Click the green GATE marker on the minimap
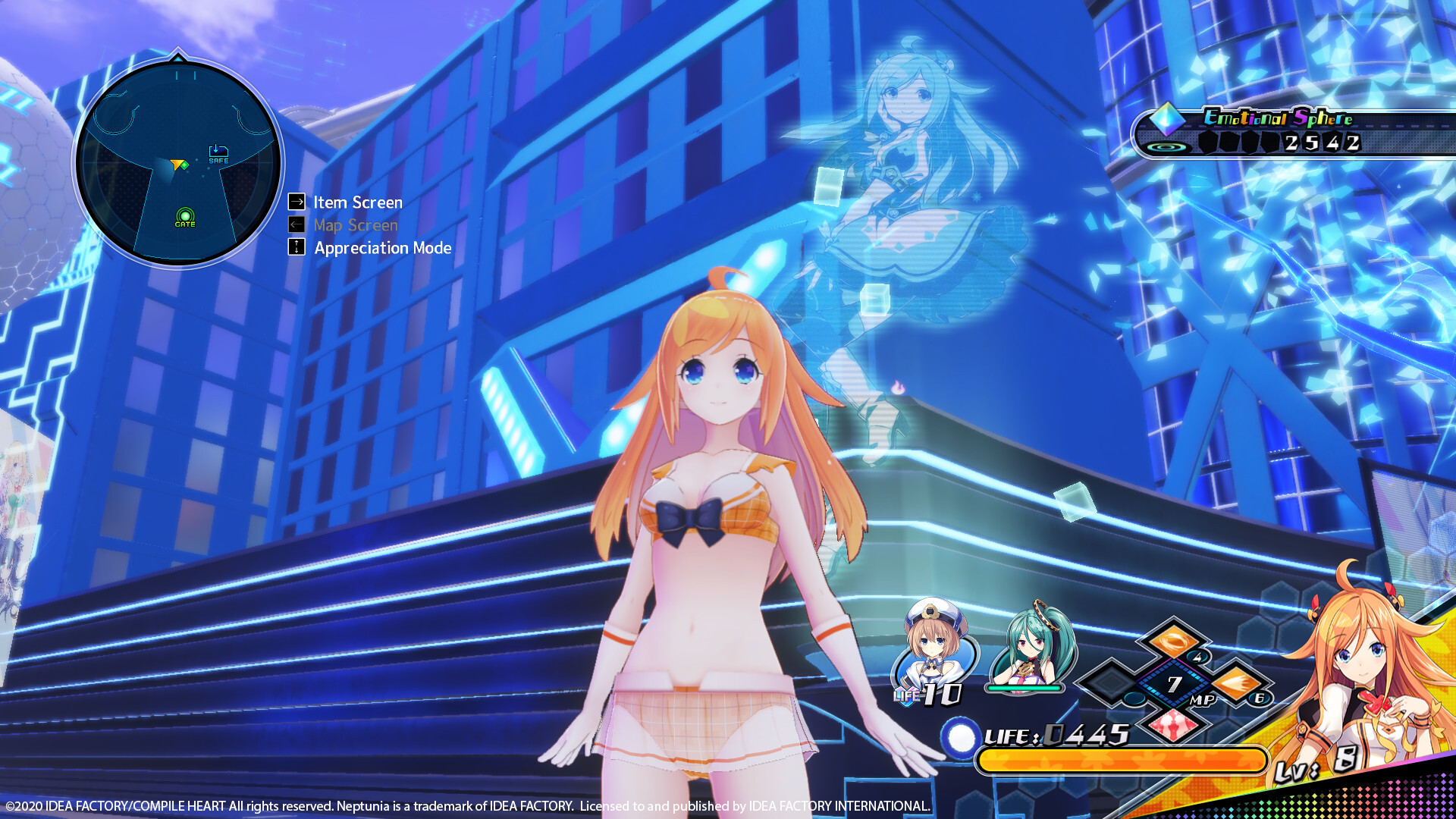The width and height of the screenshot is (1456, 819). (x=186, y=214)
